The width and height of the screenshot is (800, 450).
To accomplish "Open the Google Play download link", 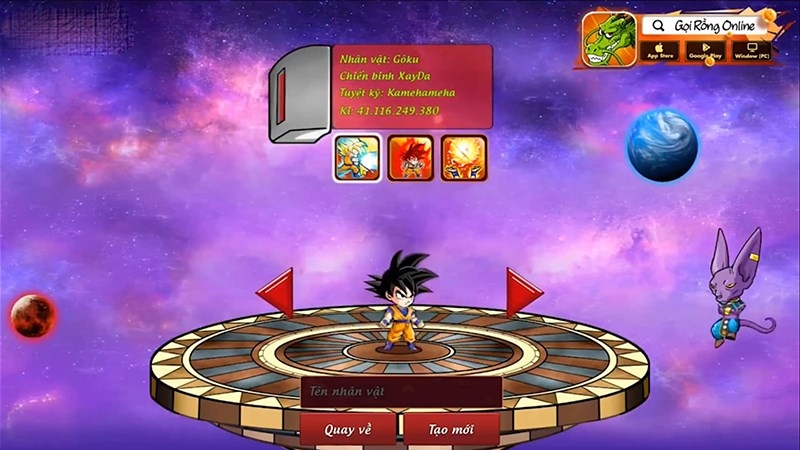I will pyautogui.click(x=704, y=50).
